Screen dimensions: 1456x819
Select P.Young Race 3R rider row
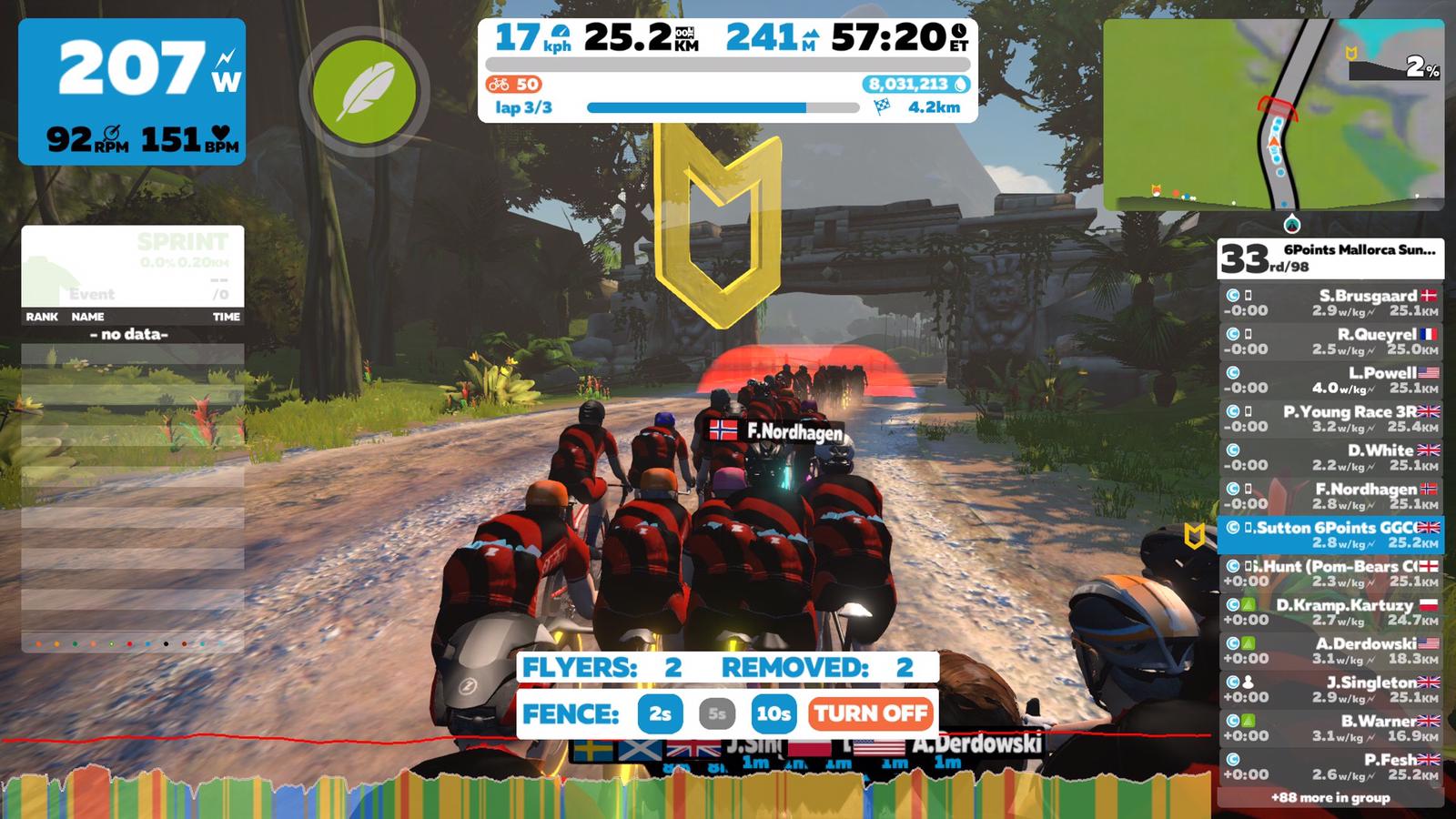[x=1330, y=419]
